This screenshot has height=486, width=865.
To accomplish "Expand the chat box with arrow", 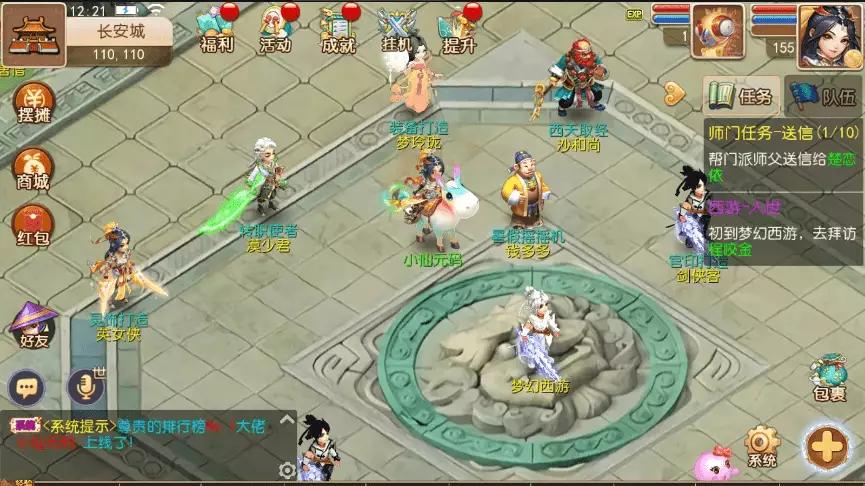I will point(287,419).
